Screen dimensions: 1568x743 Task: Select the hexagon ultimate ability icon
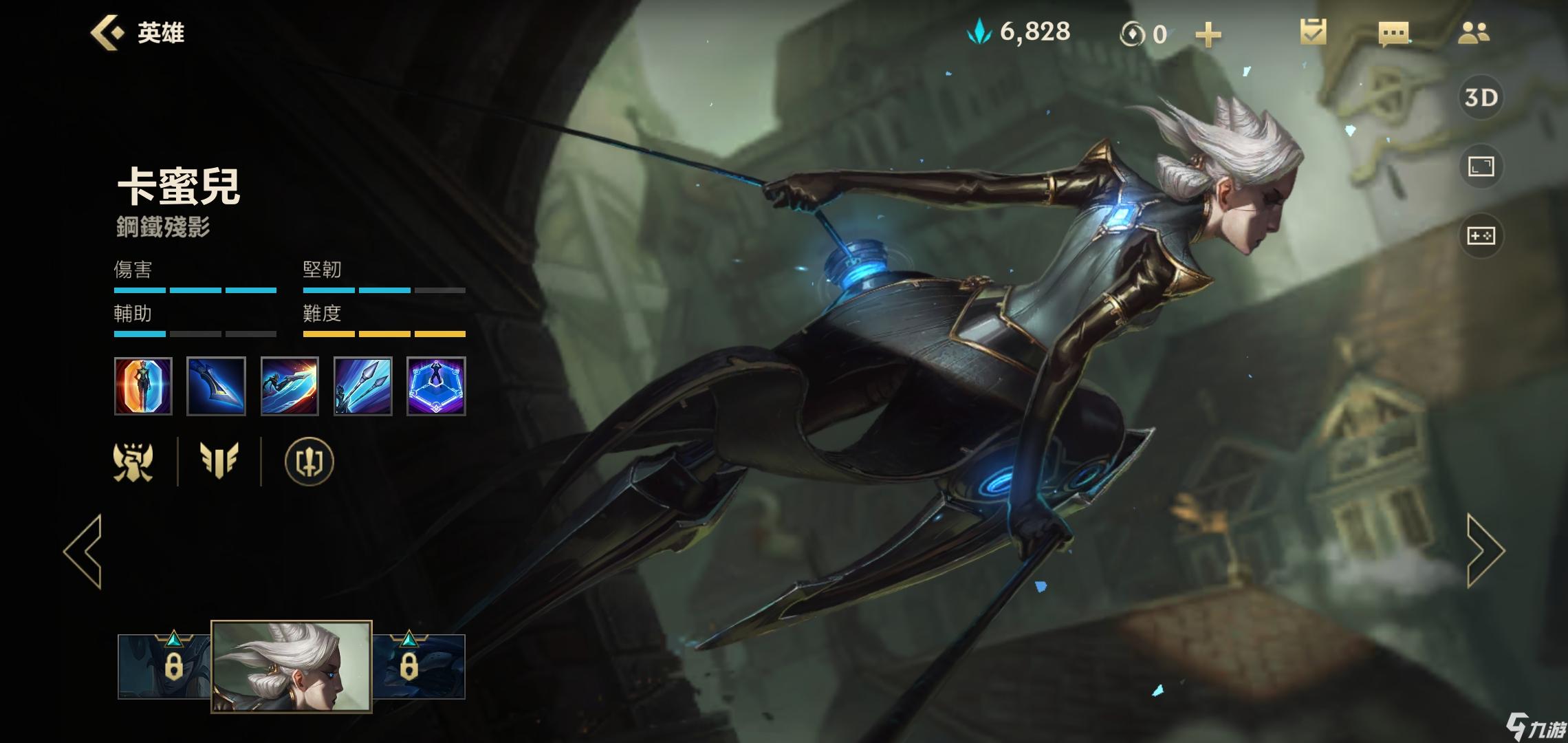pos(436,386)
